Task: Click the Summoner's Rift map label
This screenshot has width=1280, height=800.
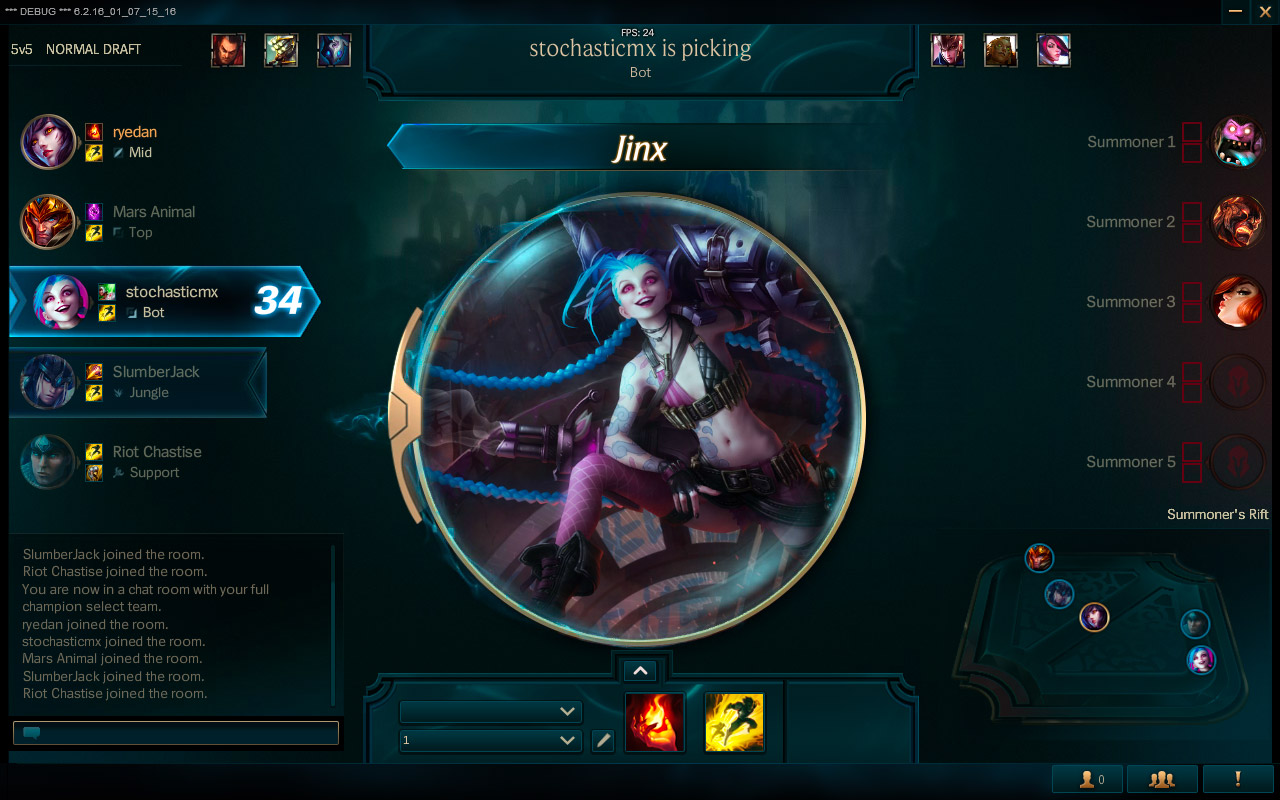Action: coord(1218,514)
